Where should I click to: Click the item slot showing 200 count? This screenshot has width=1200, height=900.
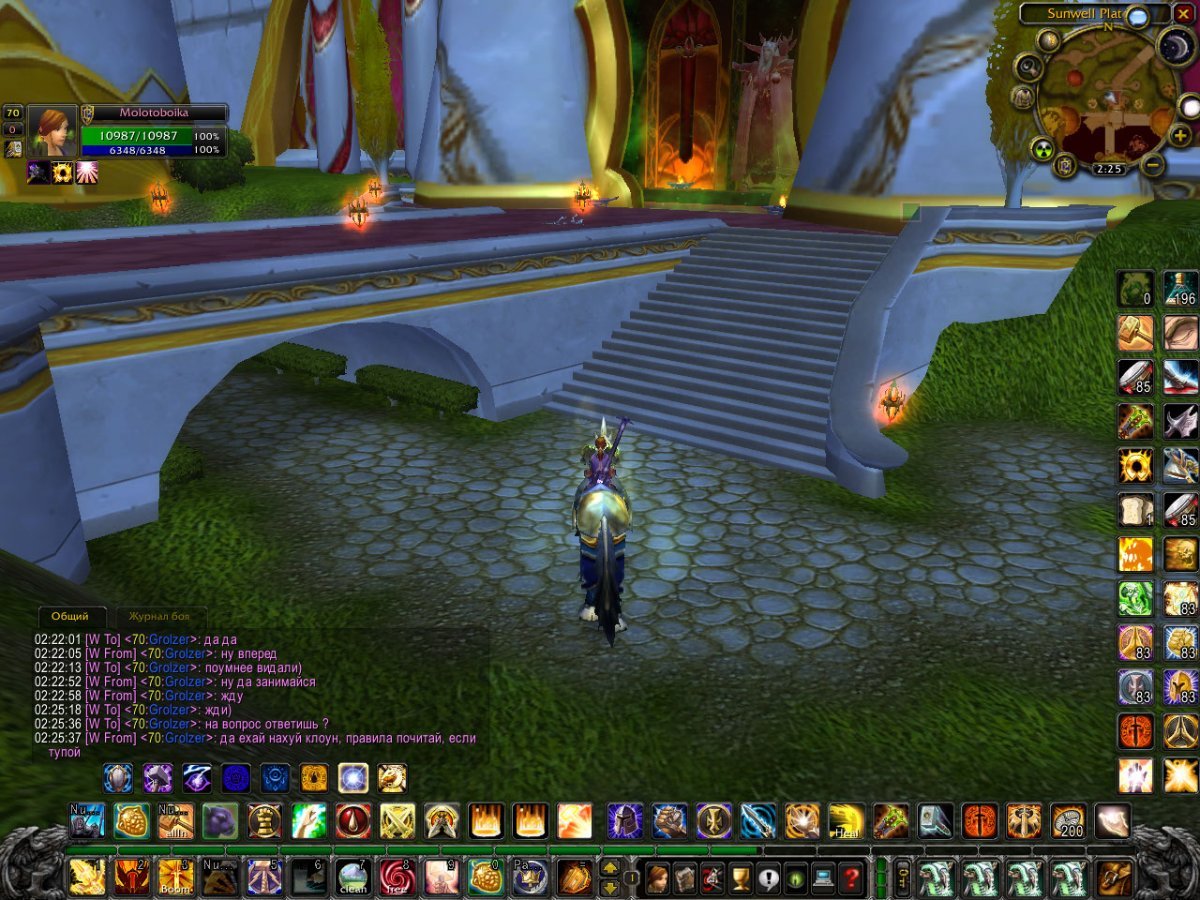tap(1068, 821)
